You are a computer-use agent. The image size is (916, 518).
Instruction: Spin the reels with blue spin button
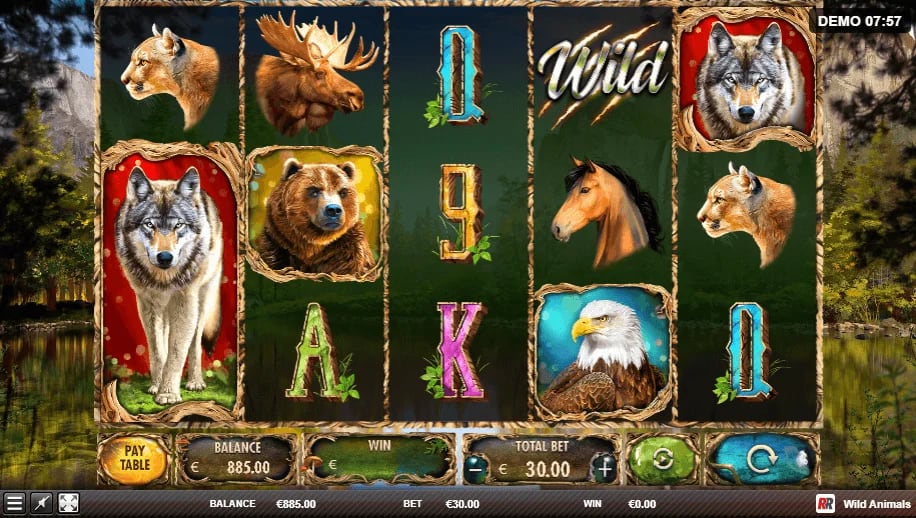pyautogui.click(x=761, y=460)
